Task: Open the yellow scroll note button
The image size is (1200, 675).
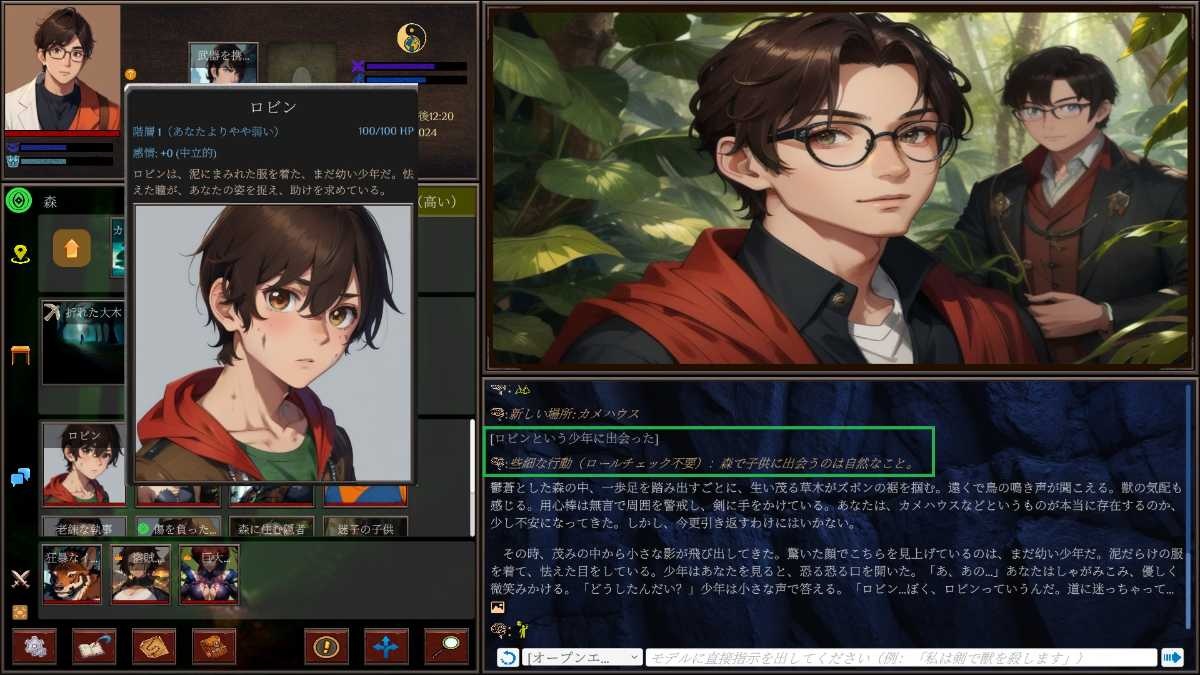Action: tap(214, 647)
